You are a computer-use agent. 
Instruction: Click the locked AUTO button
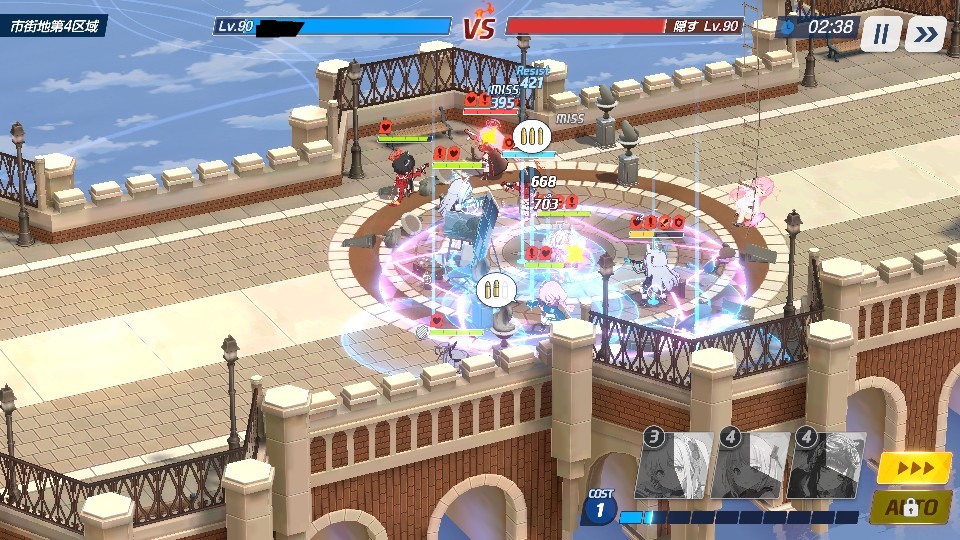pos(914,507)
